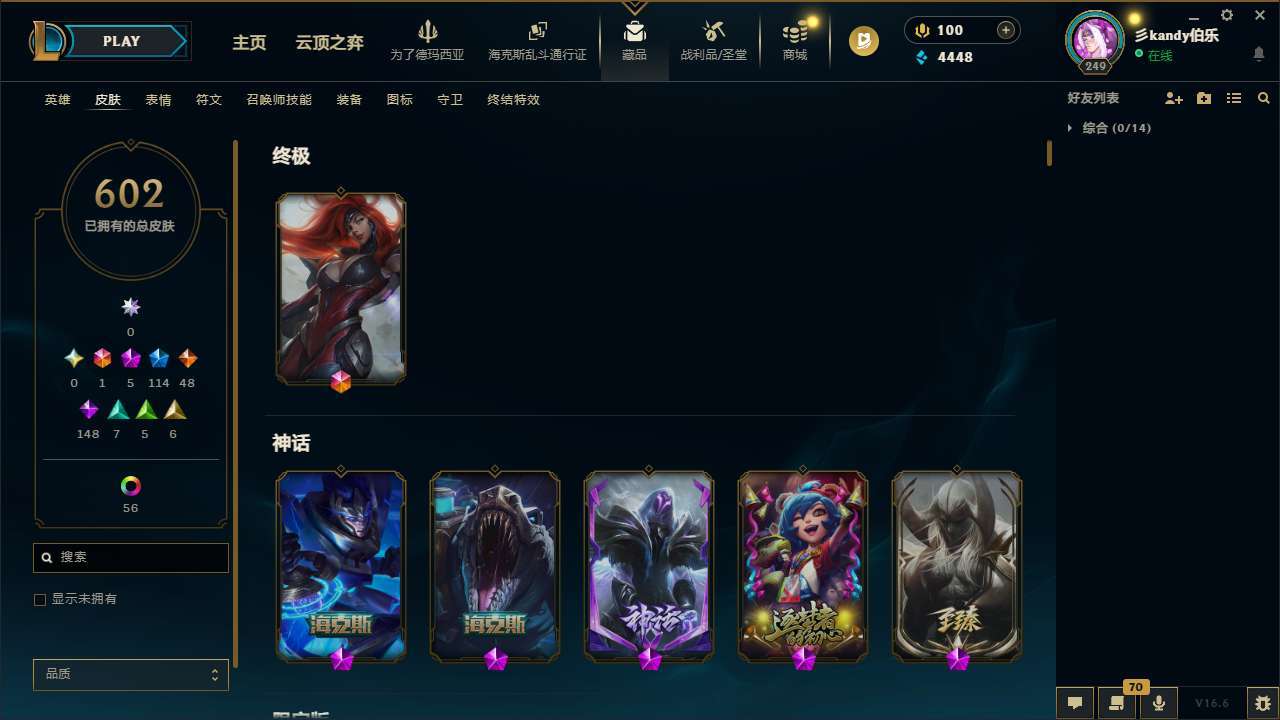Click the + button to add RP
Image resolution: width=1280 pixels, height=720 pixels.
click(x=1004, y=30)
